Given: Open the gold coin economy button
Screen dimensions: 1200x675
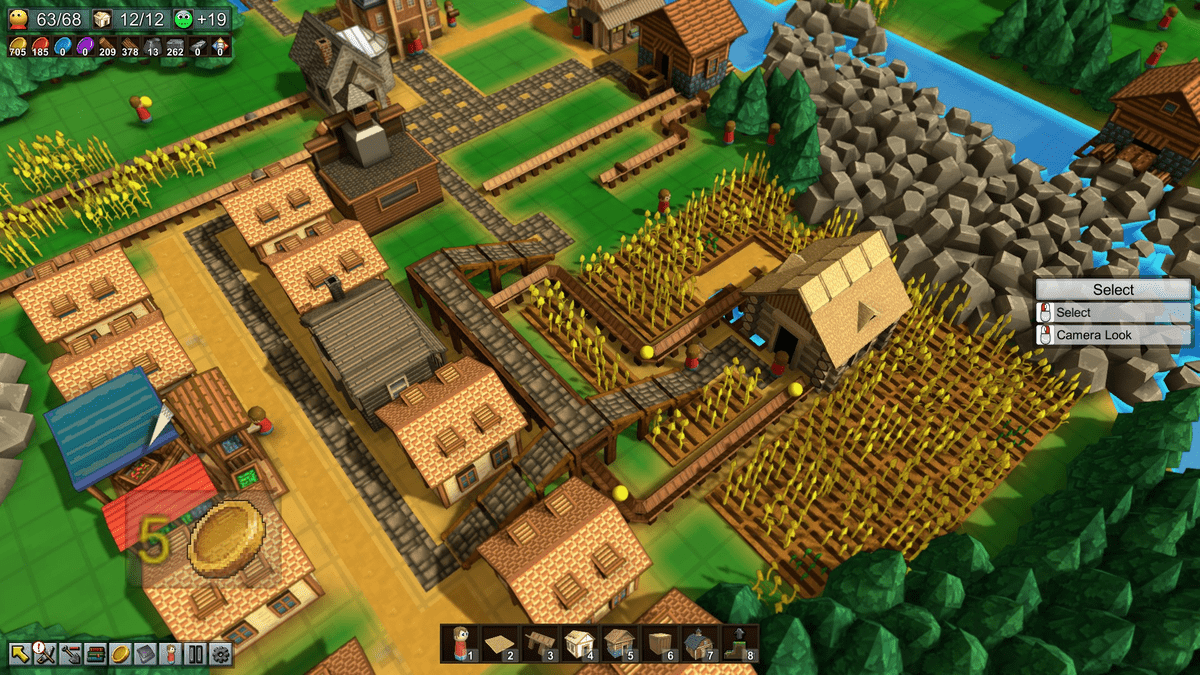Looking at the screenshot, I should click(x=120, y=655).
